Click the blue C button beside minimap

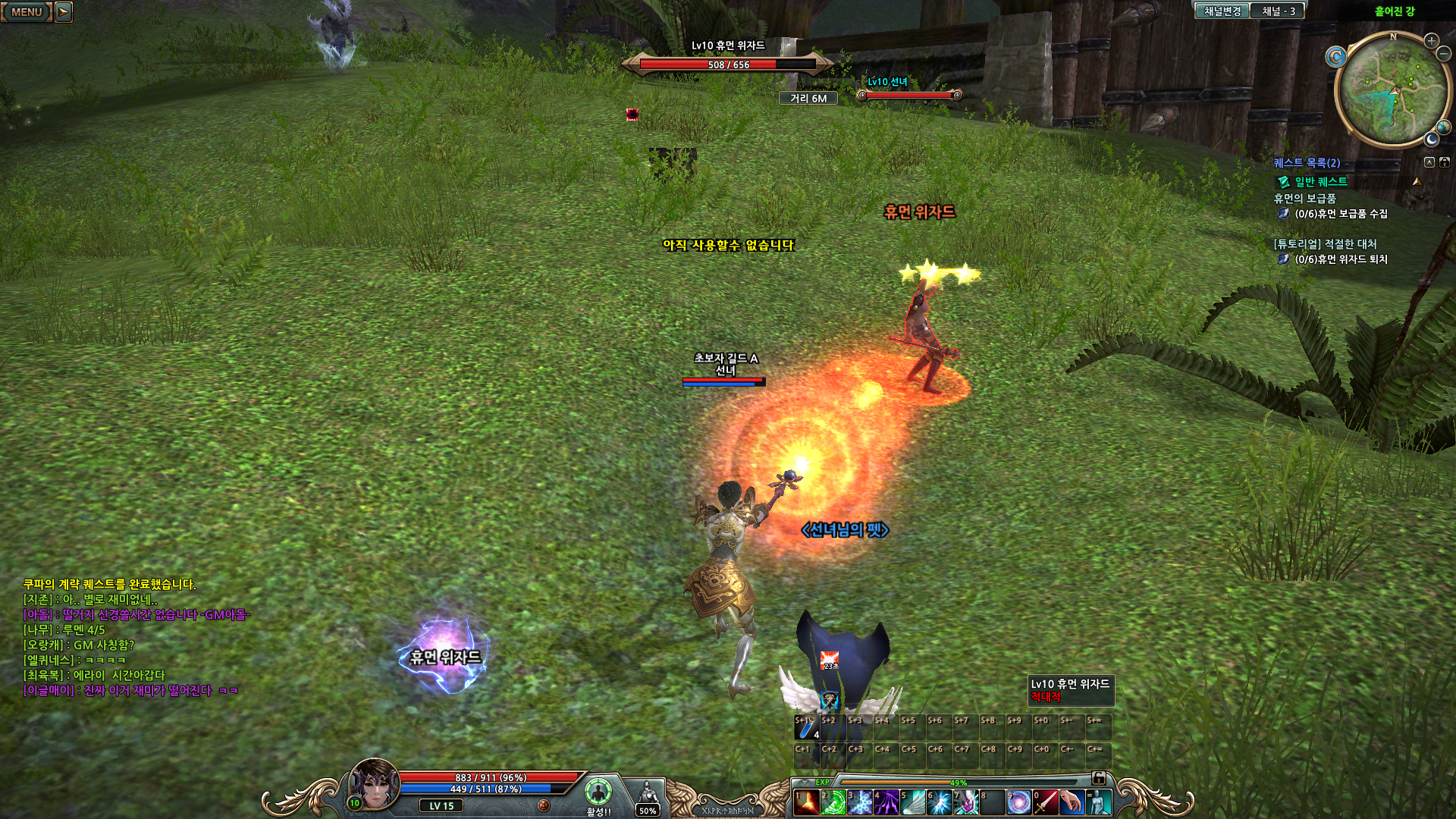click(x=1335, y=56)
